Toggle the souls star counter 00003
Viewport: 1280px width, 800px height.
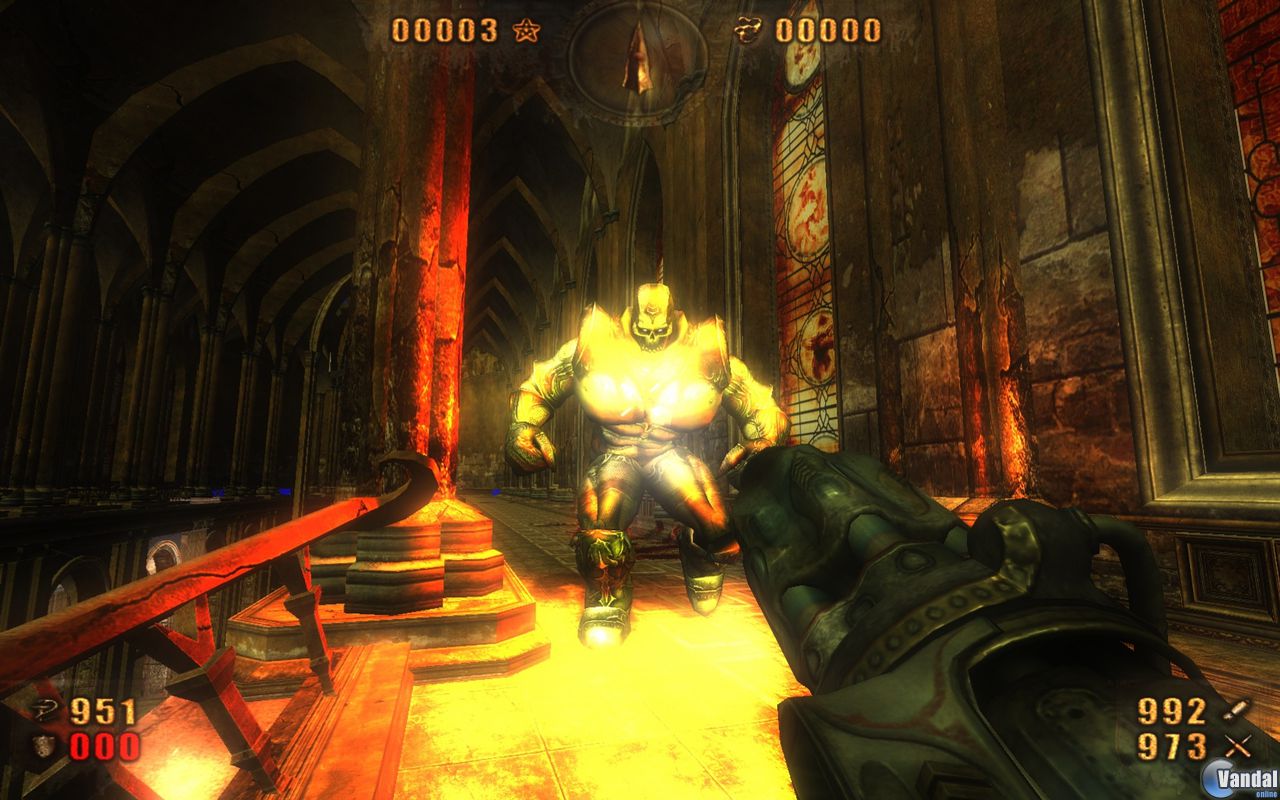point(445,29)
